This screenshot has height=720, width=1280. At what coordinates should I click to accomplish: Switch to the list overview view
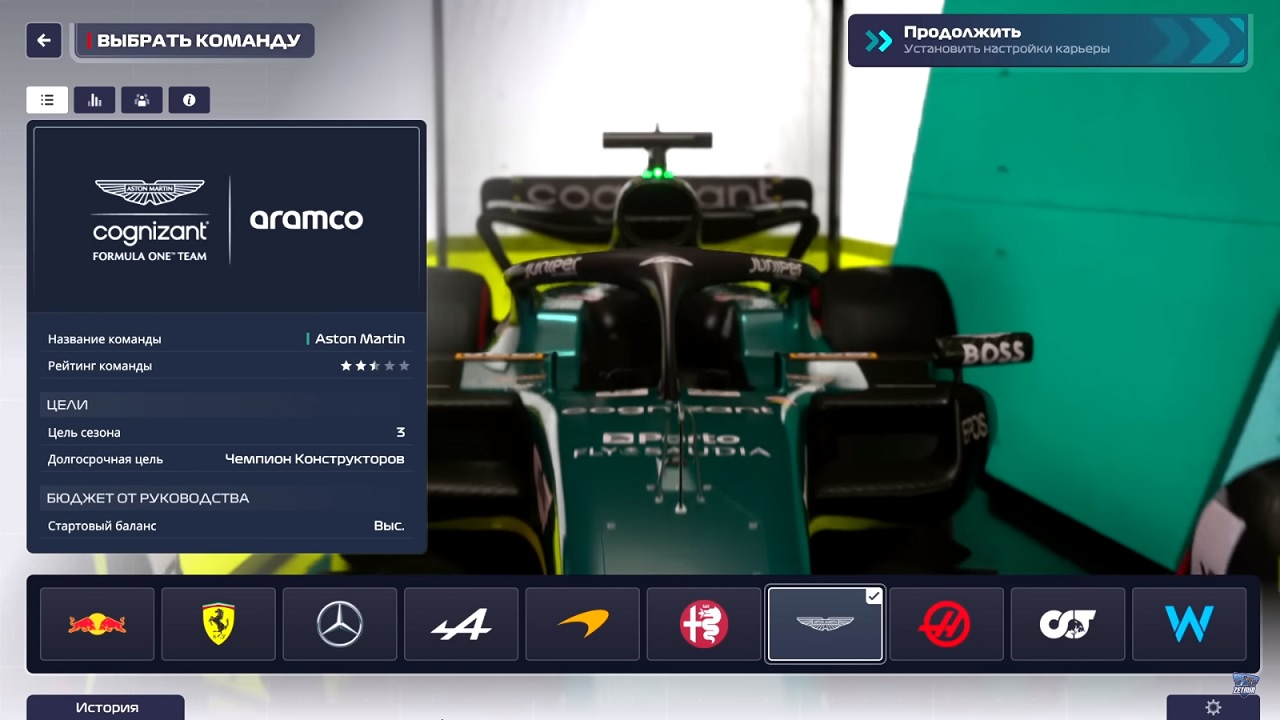click(47, 99)
